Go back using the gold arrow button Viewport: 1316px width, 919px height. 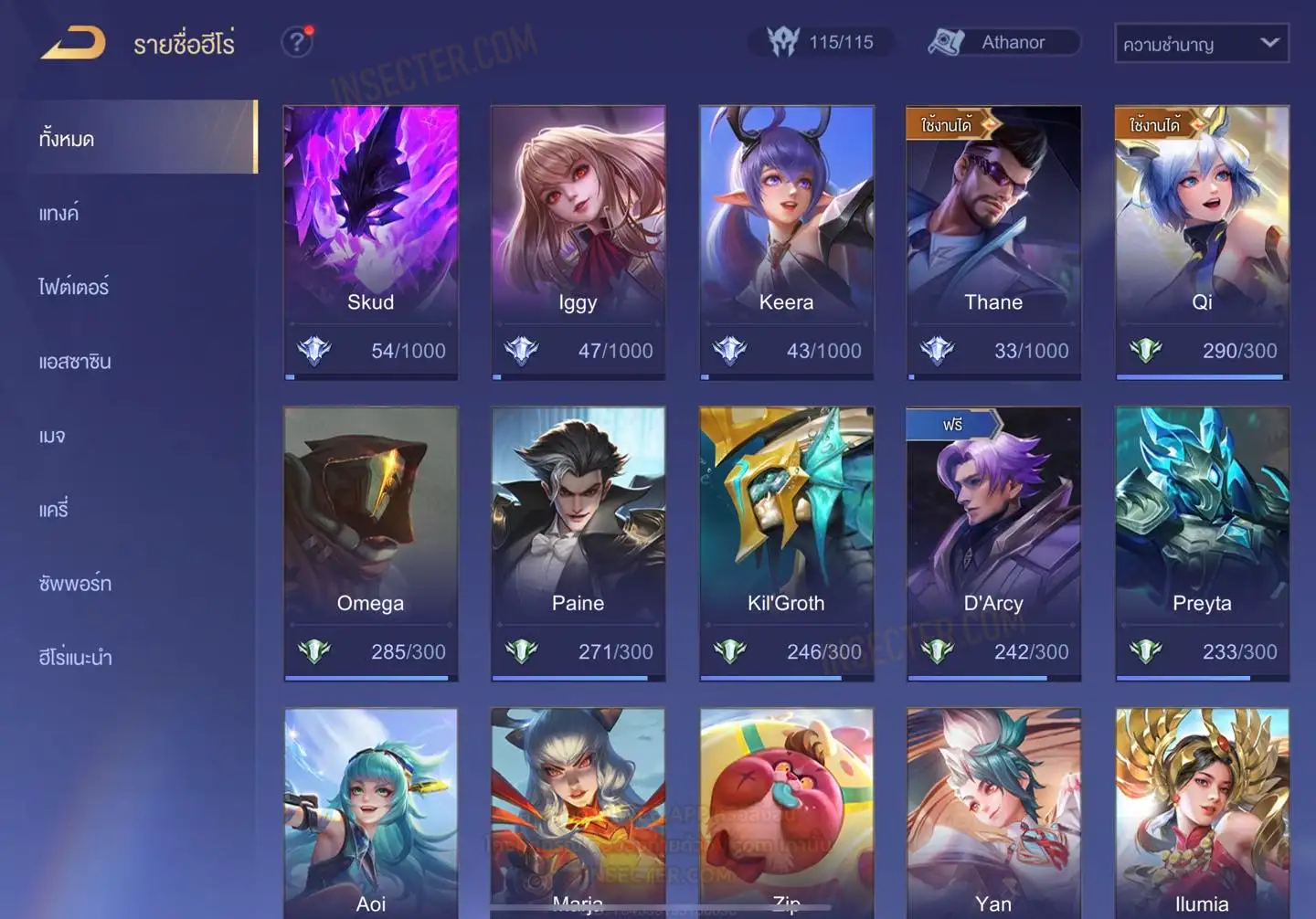[x=74, y=43]
